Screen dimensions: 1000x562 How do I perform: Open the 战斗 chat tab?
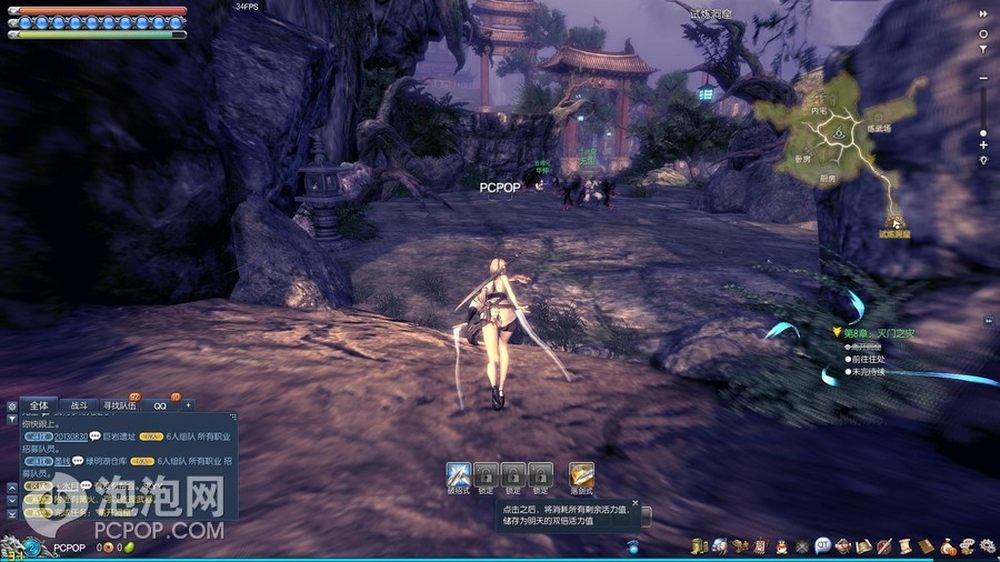pyautogui.click(x=78, y=406)
